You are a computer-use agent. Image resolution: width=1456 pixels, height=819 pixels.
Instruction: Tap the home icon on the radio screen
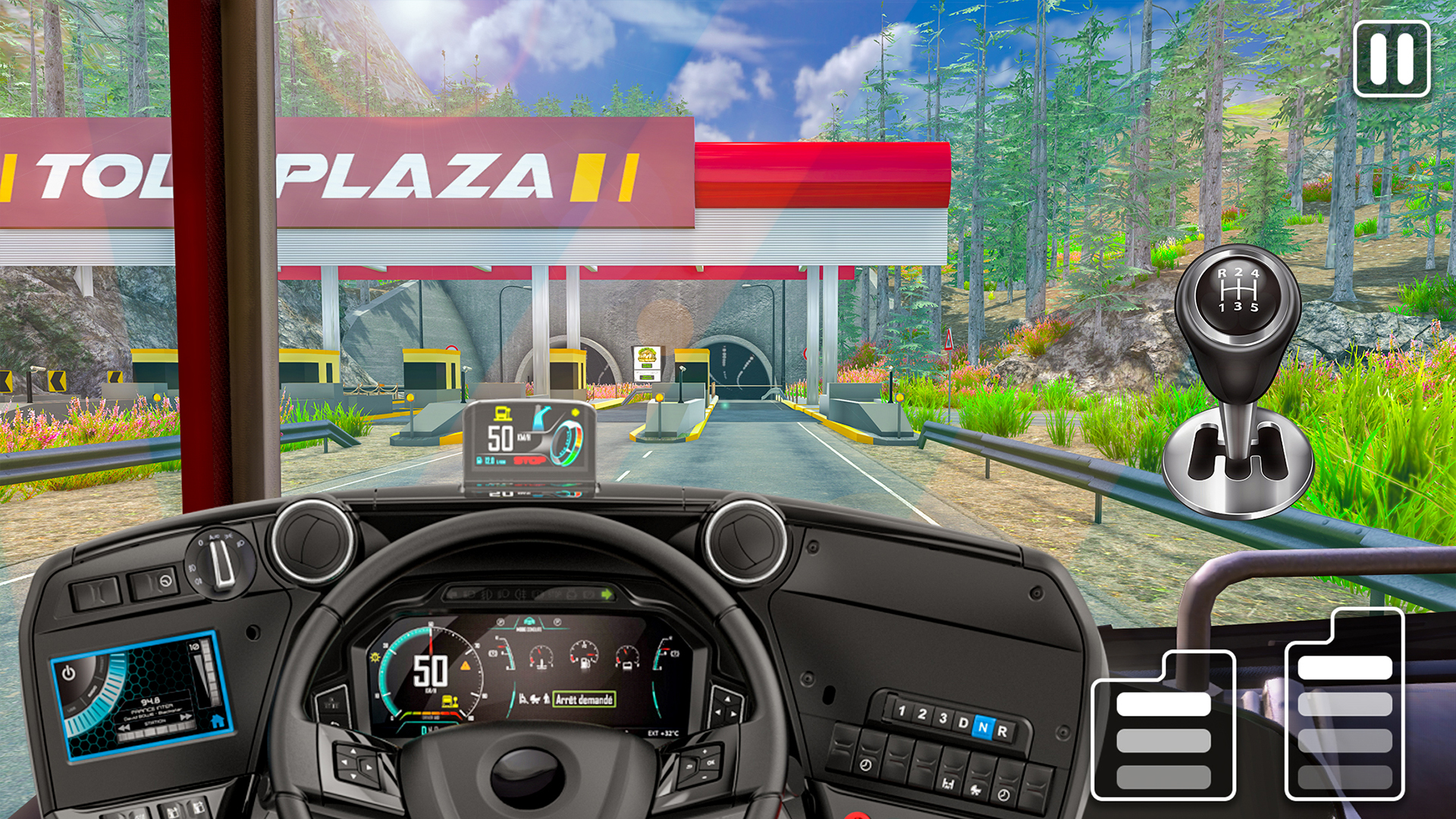coord(218,722)
